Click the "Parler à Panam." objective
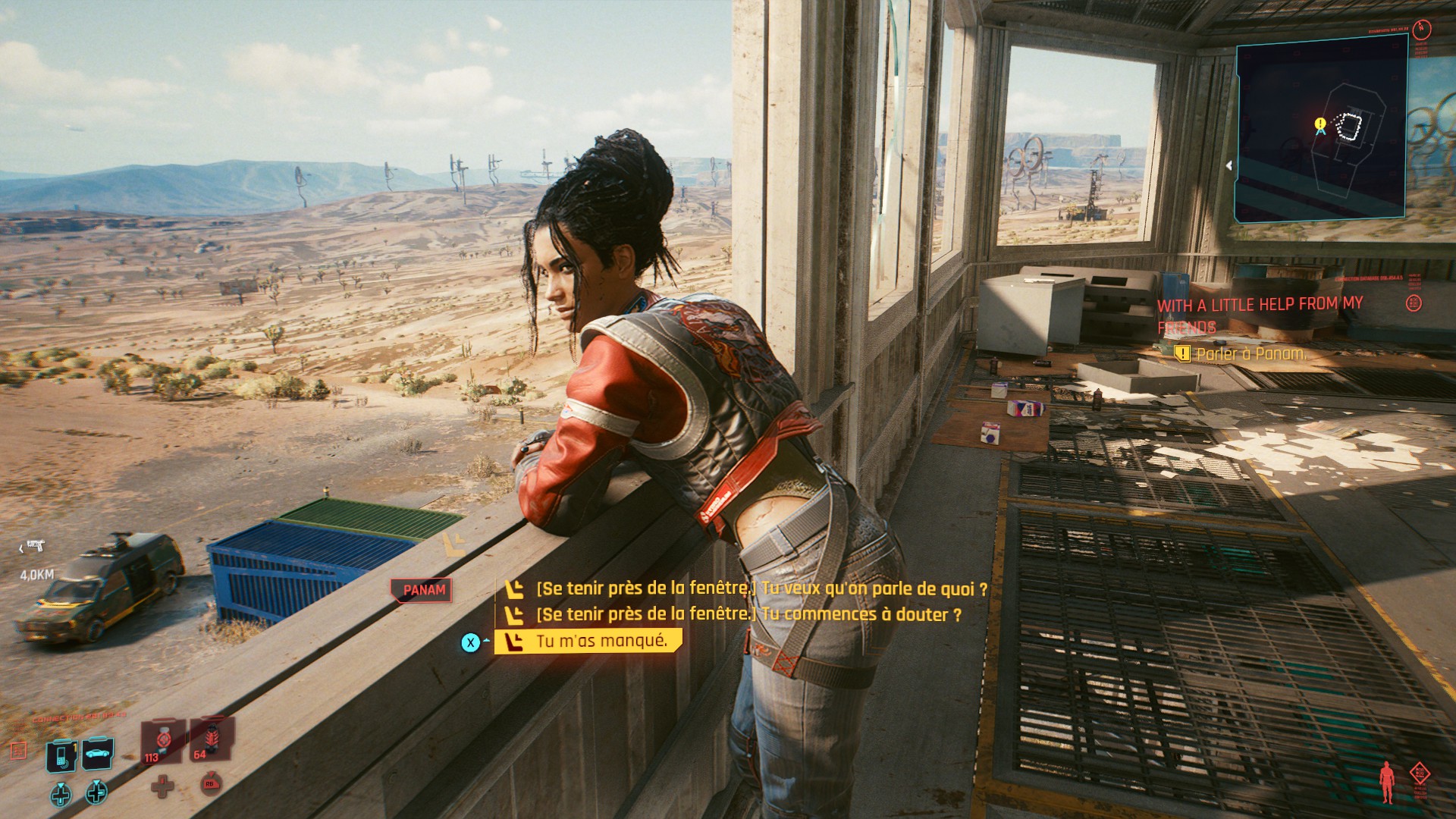 [1250, 353]
